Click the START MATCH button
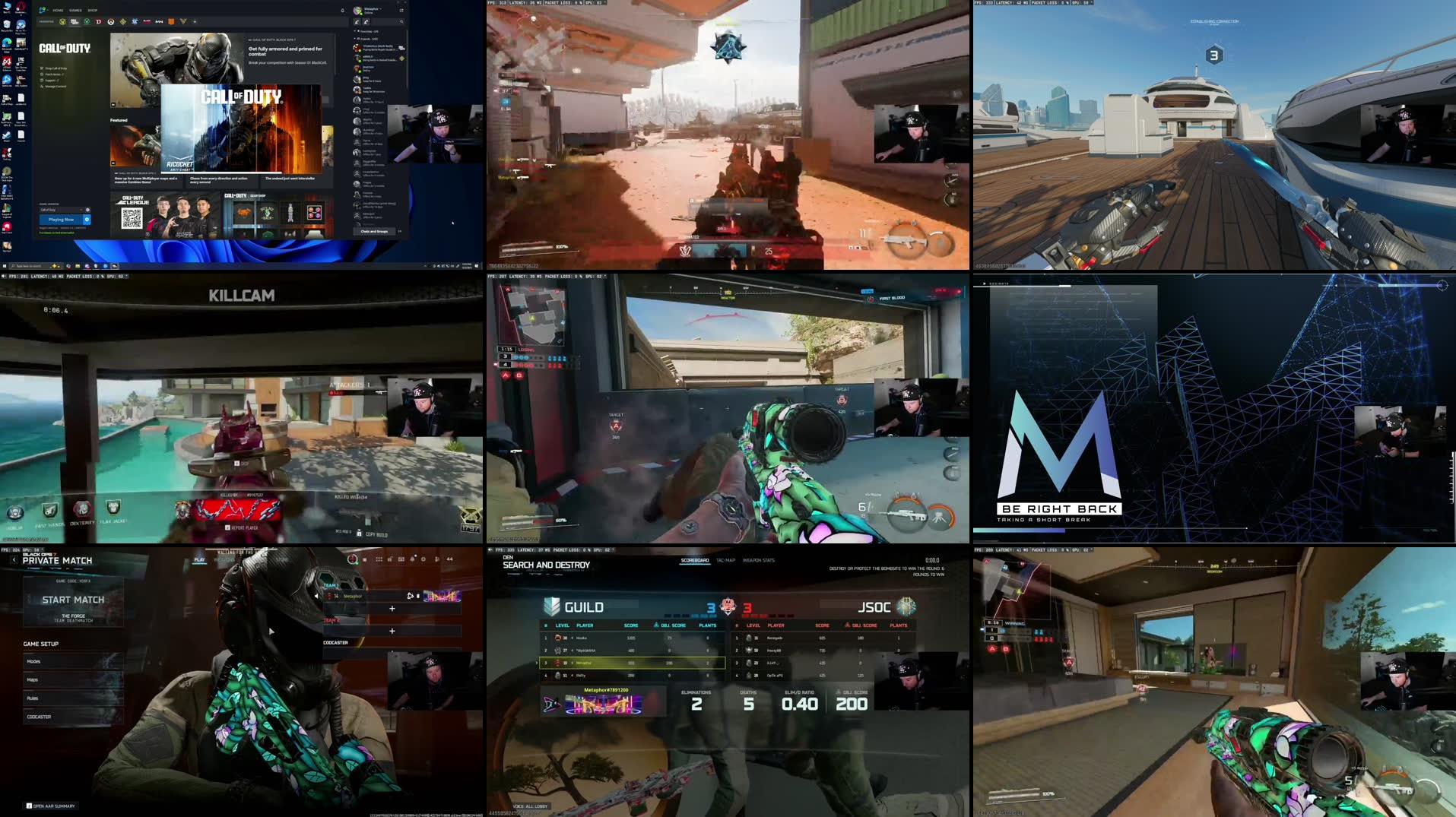This screenshot has width=1456, height=817. 74,600
